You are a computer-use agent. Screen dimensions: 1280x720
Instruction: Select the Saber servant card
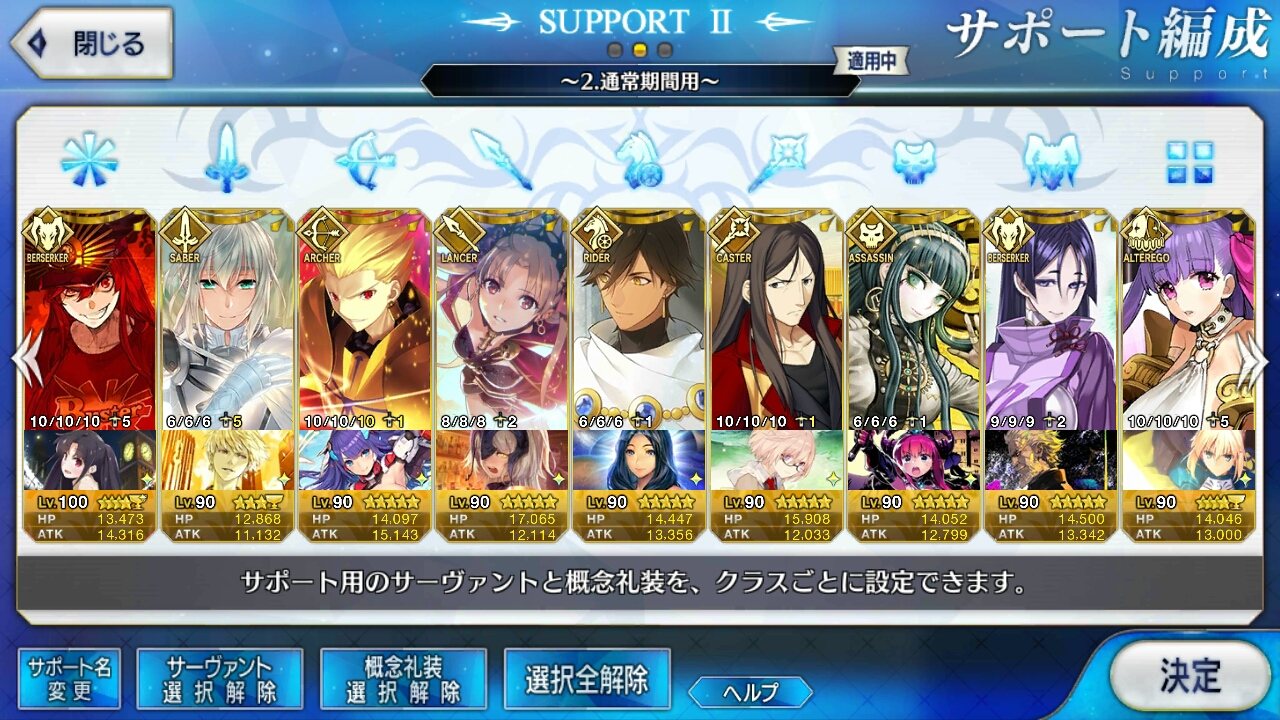coord(226,320)
